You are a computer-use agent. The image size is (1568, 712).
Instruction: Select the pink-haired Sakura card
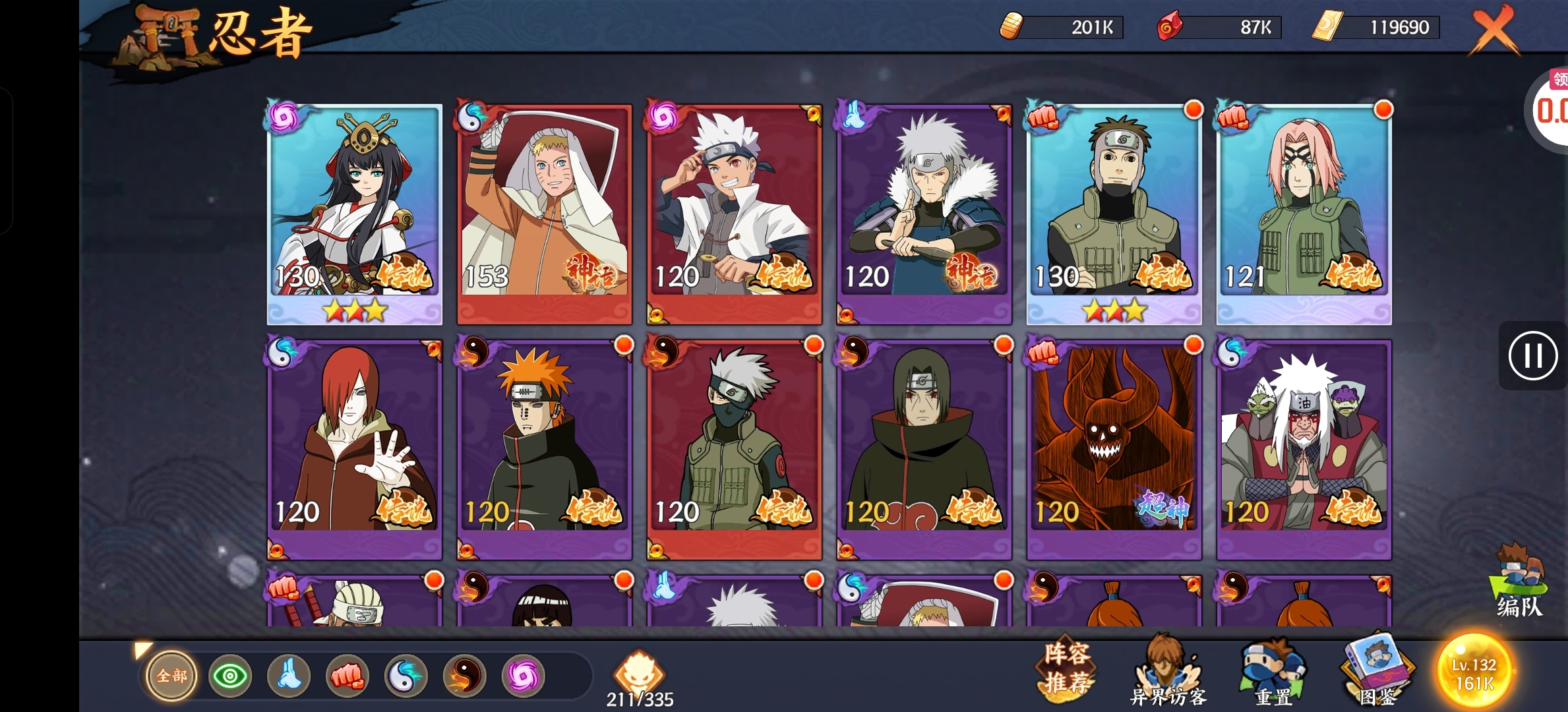click(1304, 211)
